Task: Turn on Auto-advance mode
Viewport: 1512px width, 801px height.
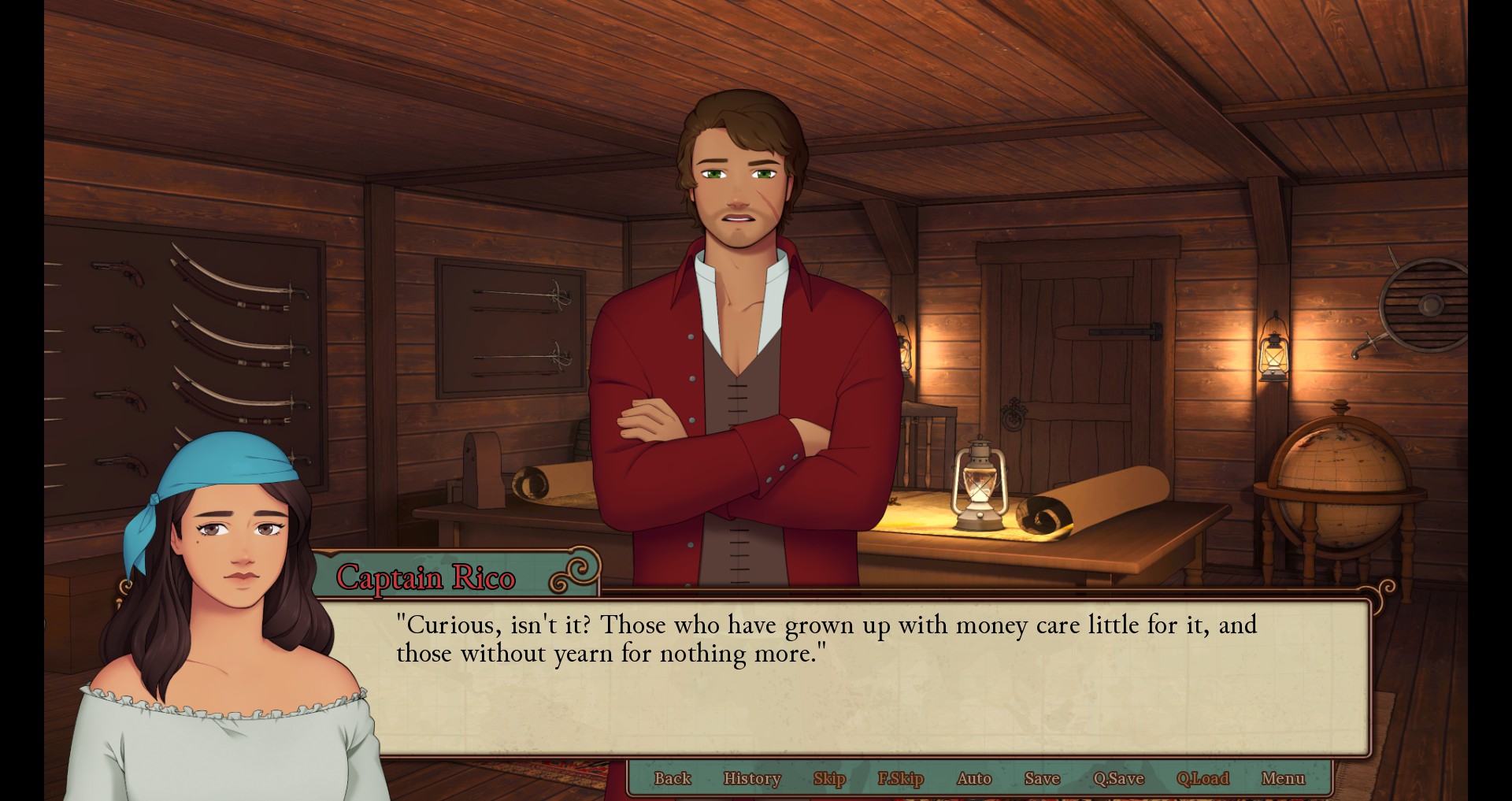Action: [973, 778]
